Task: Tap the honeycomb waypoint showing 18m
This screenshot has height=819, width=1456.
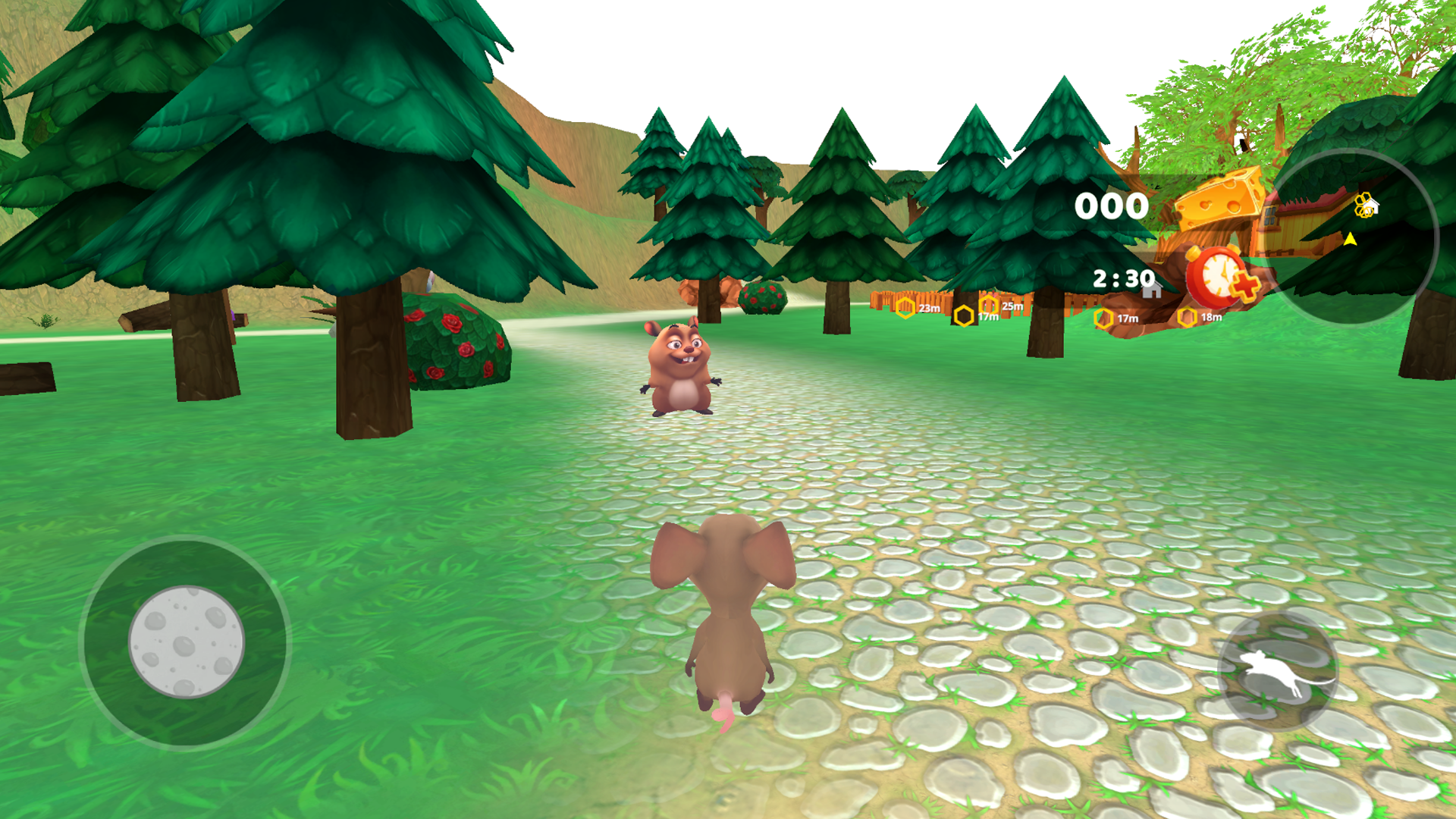Action: (x=1188, y=318)
